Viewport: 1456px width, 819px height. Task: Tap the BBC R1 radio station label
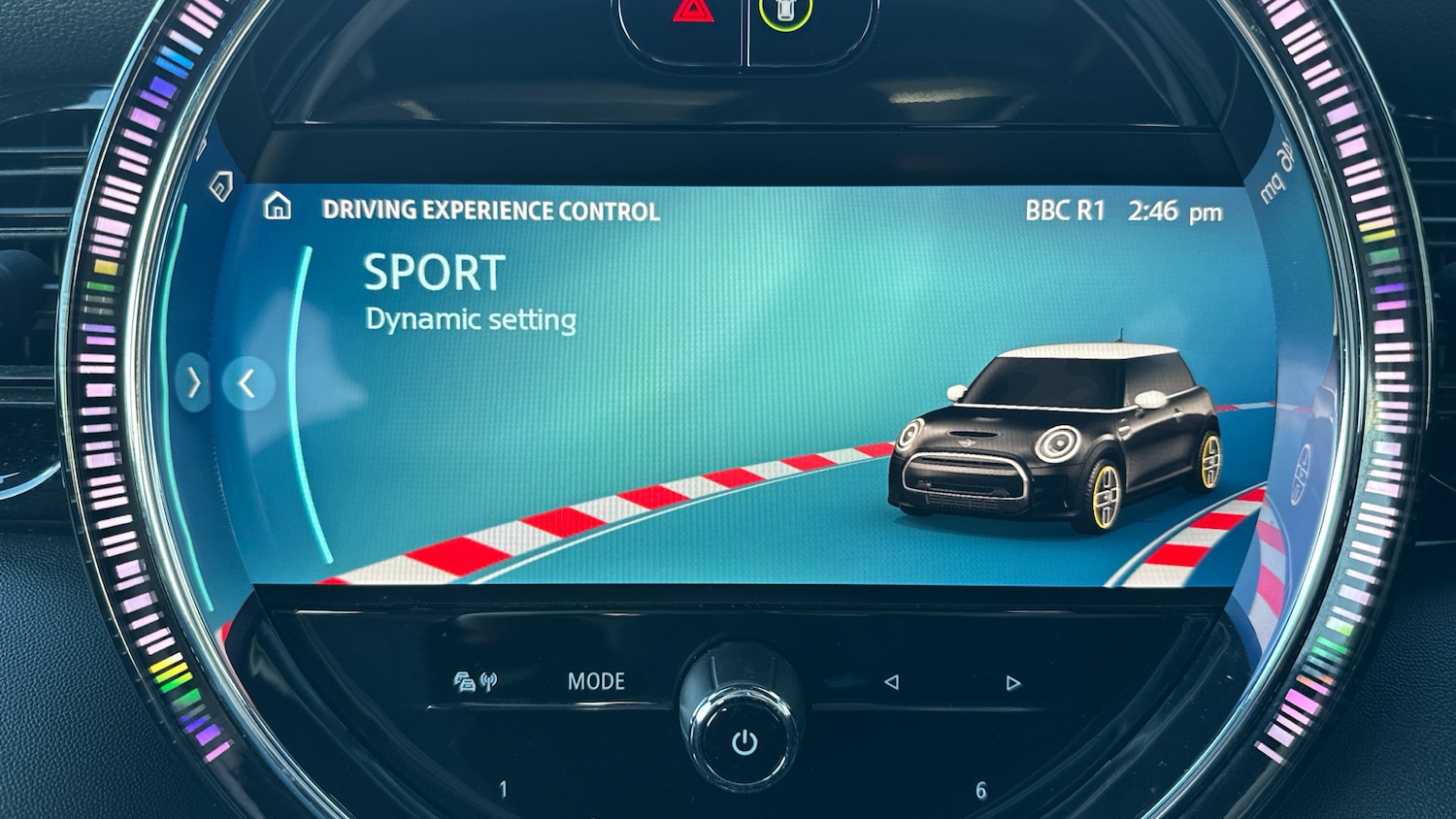point(1065,211)
